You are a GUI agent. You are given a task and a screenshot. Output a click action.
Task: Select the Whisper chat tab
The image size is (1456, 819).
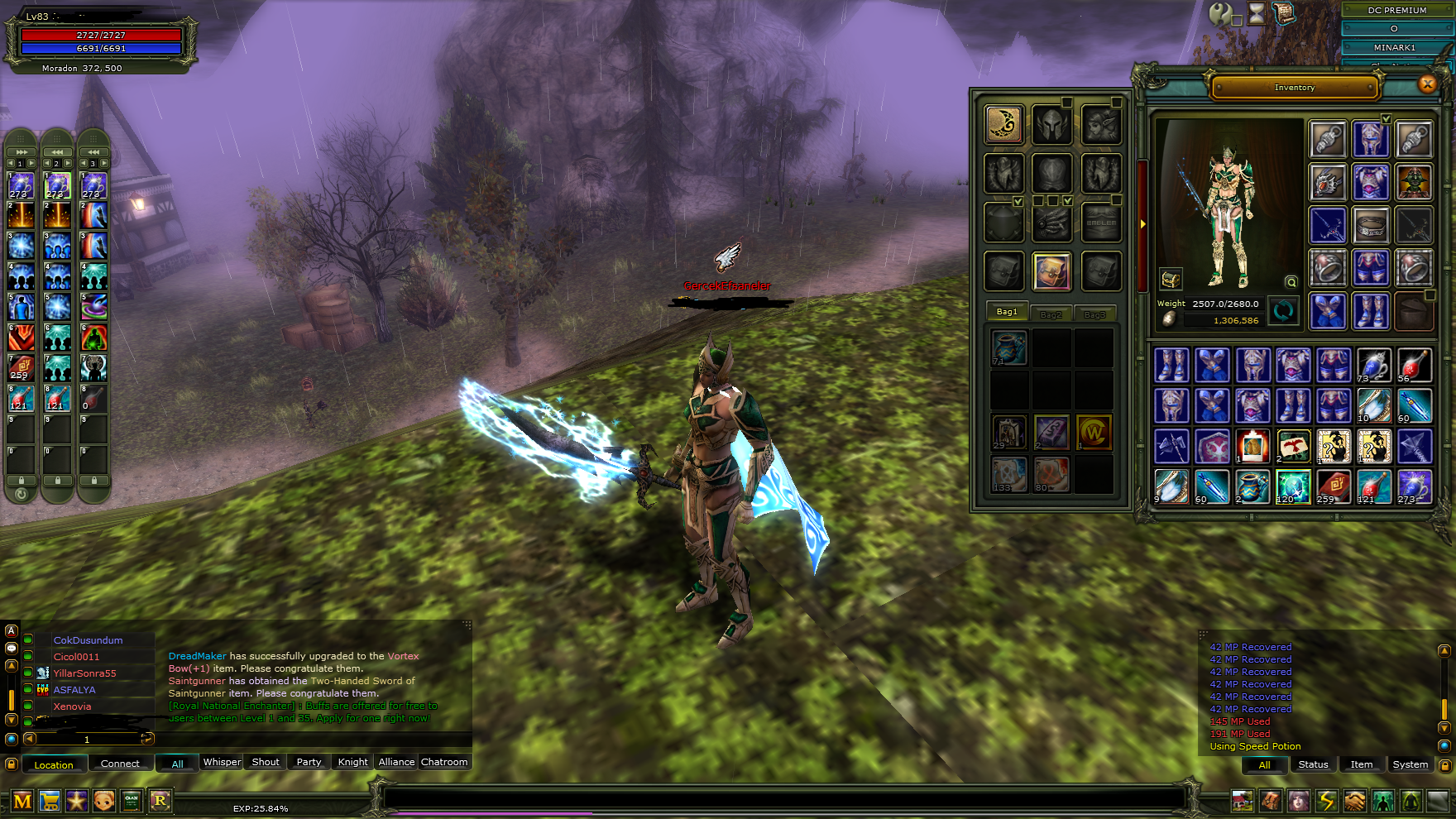pyautogui.click(x=222, y=762)
